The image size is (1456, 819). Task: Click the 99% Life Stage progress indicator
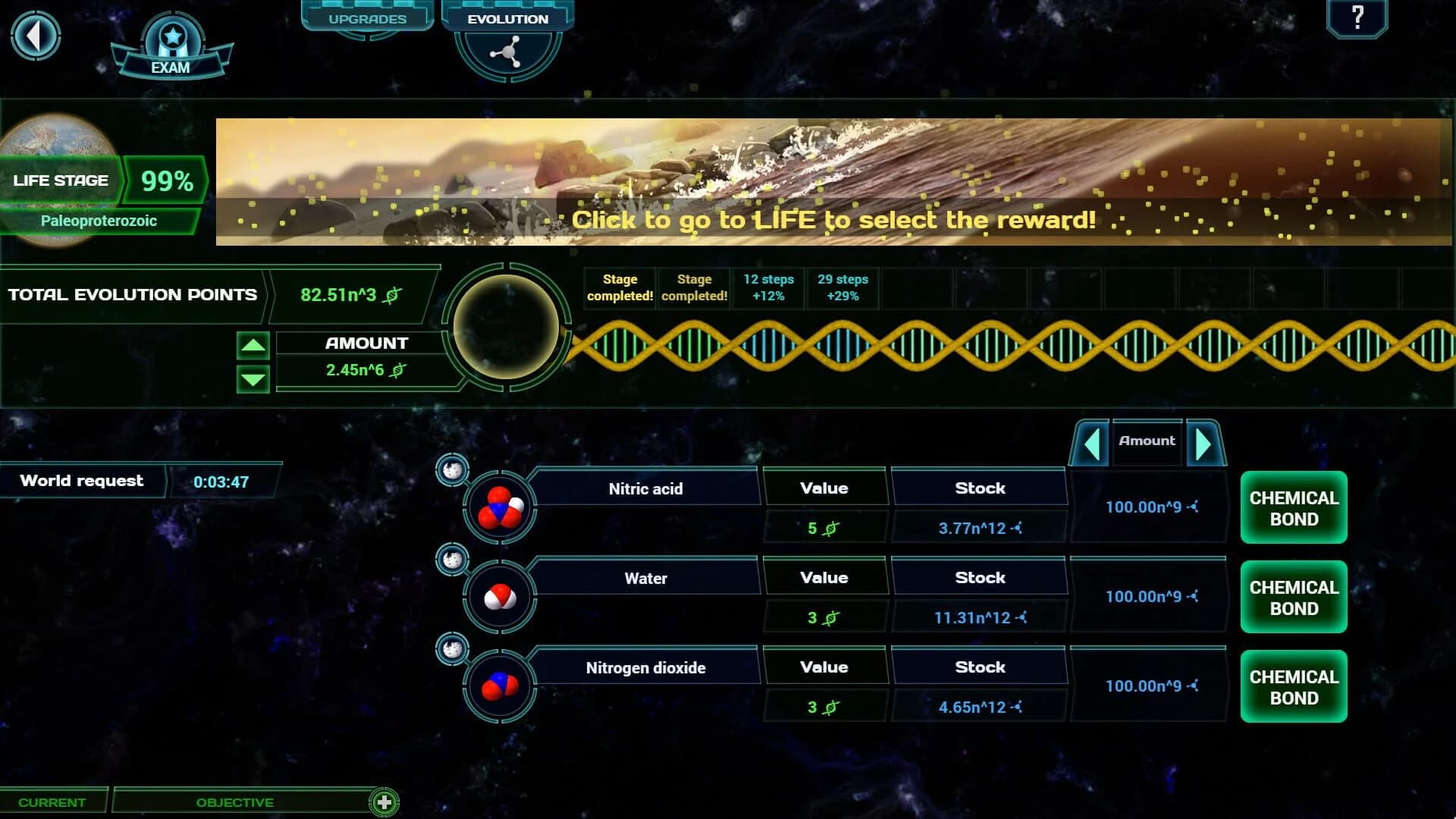[x=164, y=180]
